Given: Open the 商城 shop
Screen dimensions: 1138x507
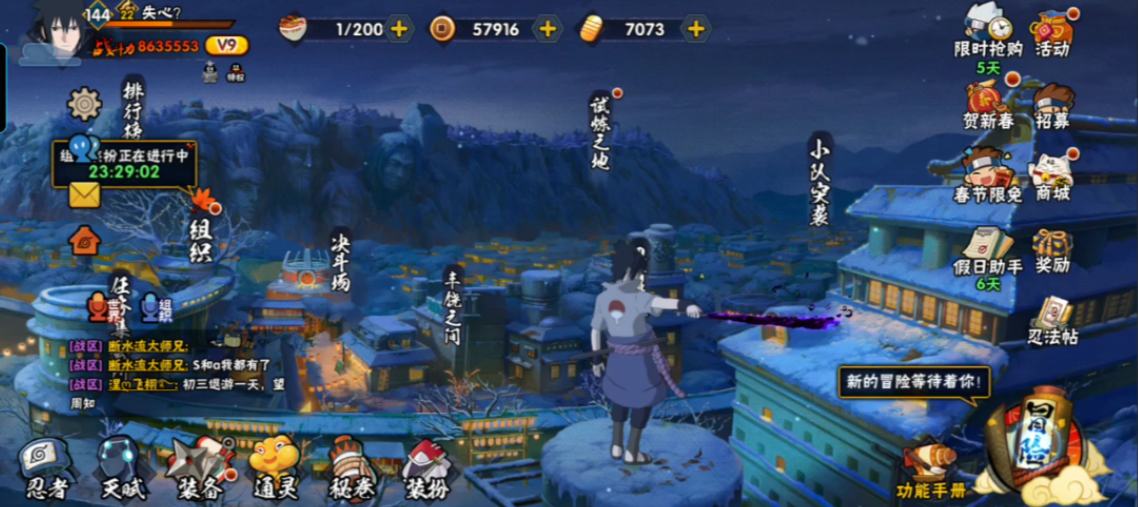Looking at the screenshot, I should pyautogui.click(x=1052, y=176).
